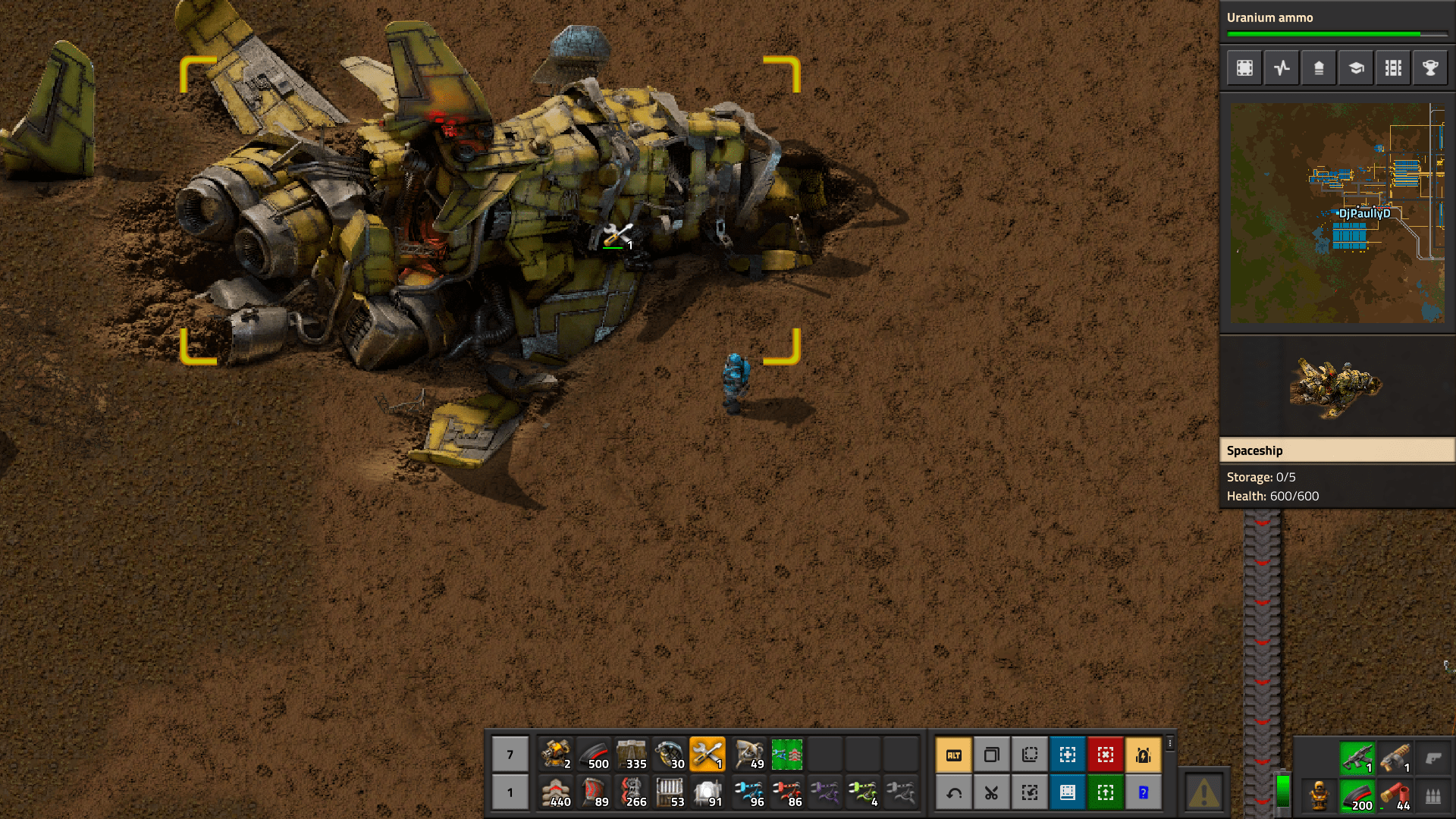The width and height of the screenshot is (1456, 819).
Task: Click the undo shortcut button
Action: (953, 792)
